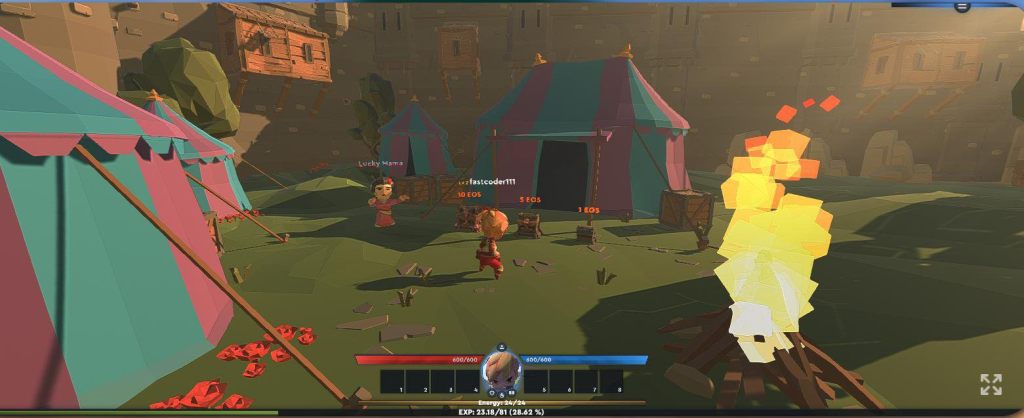1024x418 pixels.
Task: Click the character portrait in the HUD
Action: pyautogui.click(x=501, y=372)
